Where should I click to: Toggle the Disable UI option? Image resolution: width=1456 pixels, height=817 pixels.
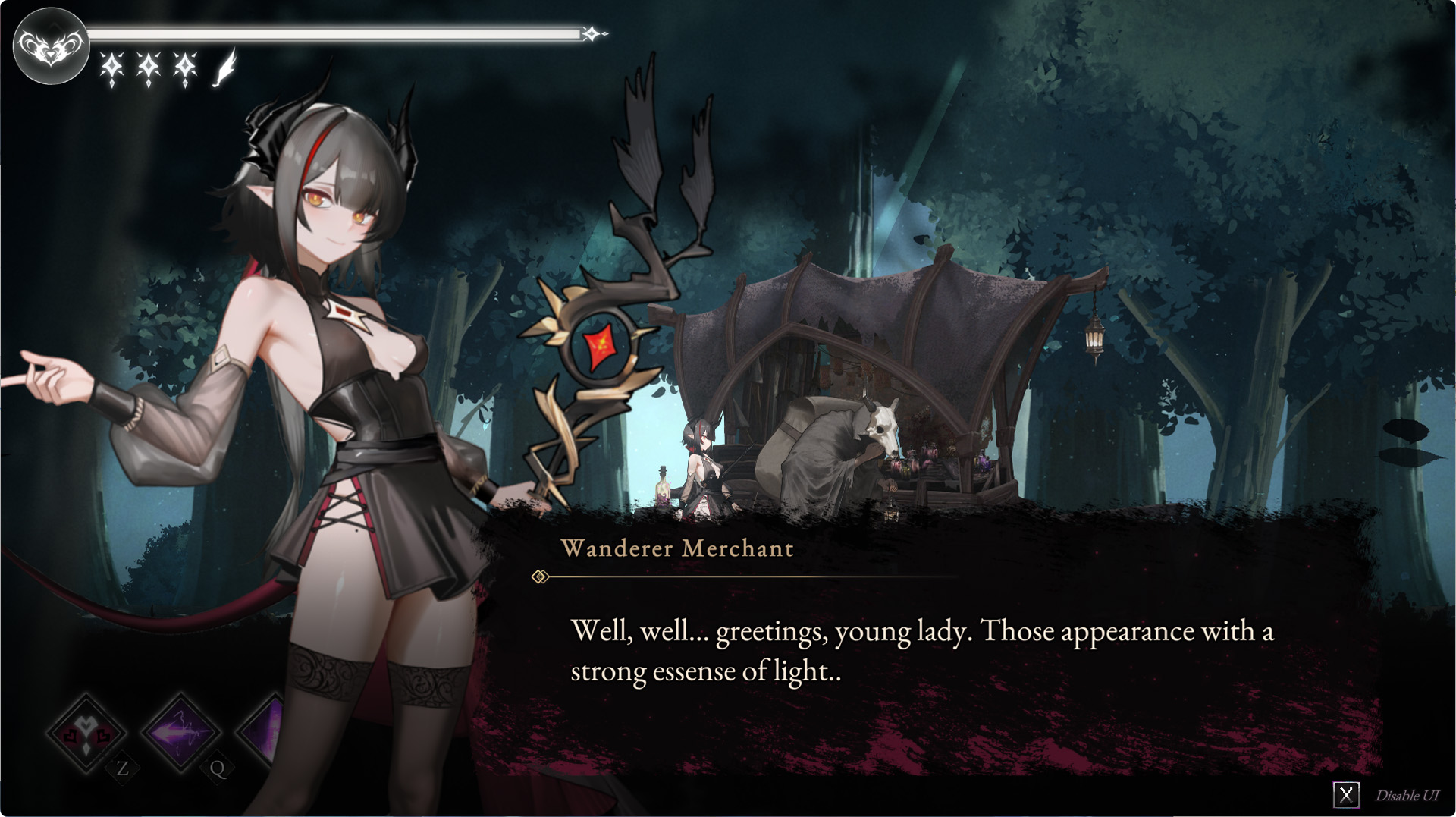[x=1346, y=795]
